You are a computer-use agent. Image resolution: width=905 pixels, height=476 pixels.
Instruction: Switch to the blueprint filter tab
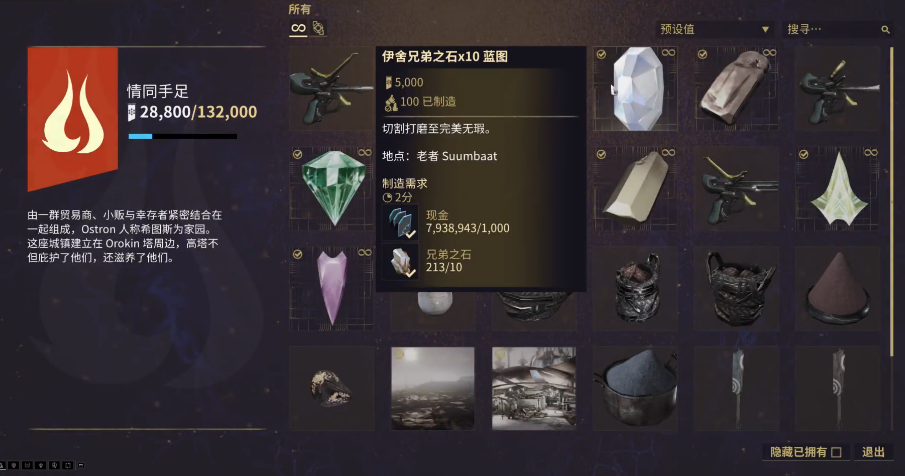pos(319,29)
